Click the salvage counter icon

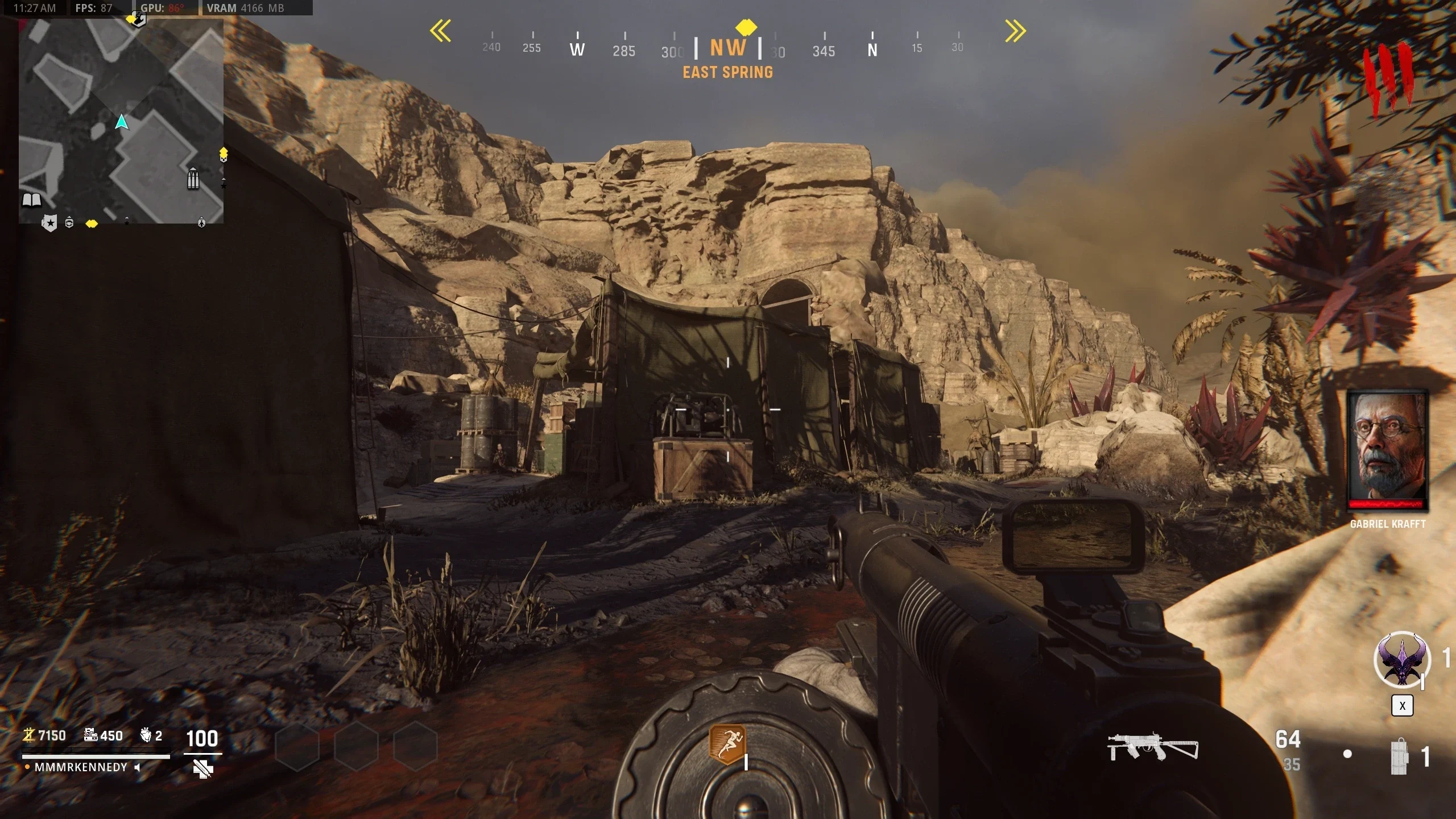(x=90, y=735)
